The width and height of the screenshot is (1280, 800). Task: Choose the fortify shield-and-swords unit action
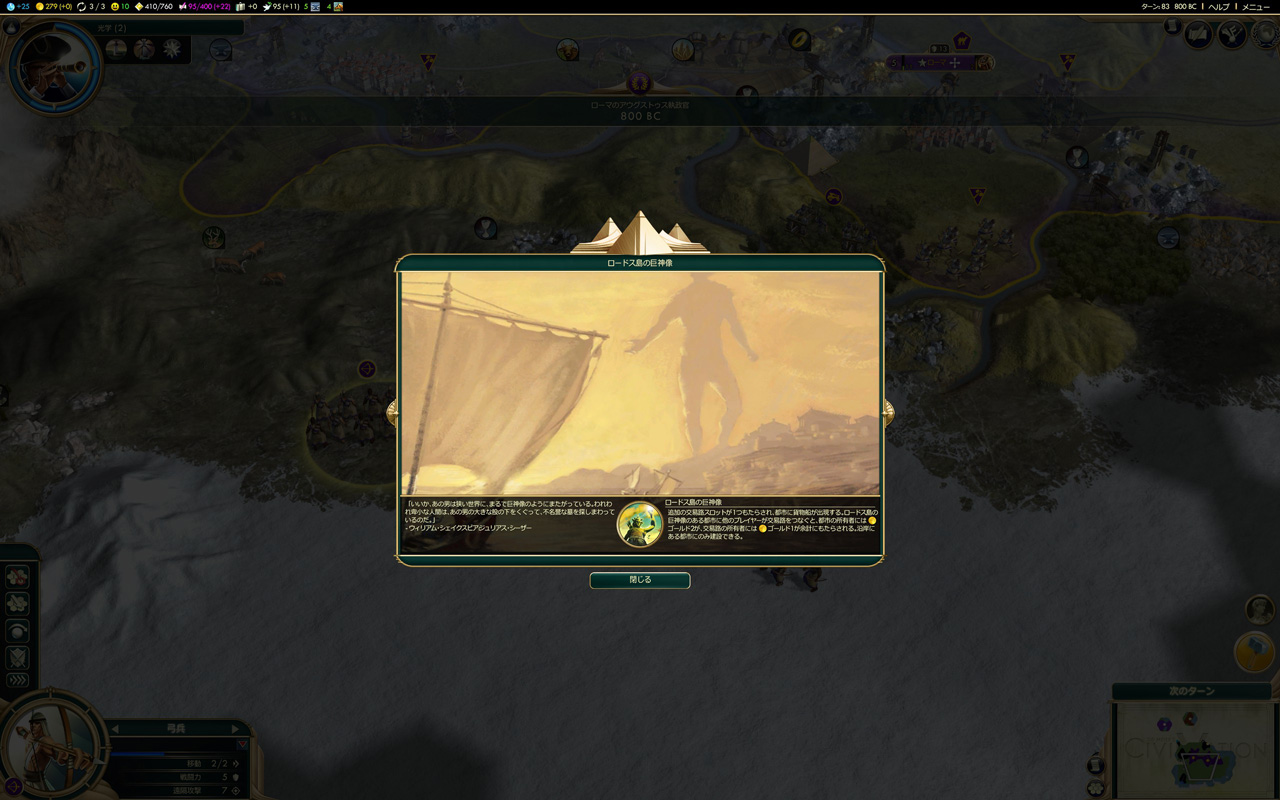pos(18,657)
